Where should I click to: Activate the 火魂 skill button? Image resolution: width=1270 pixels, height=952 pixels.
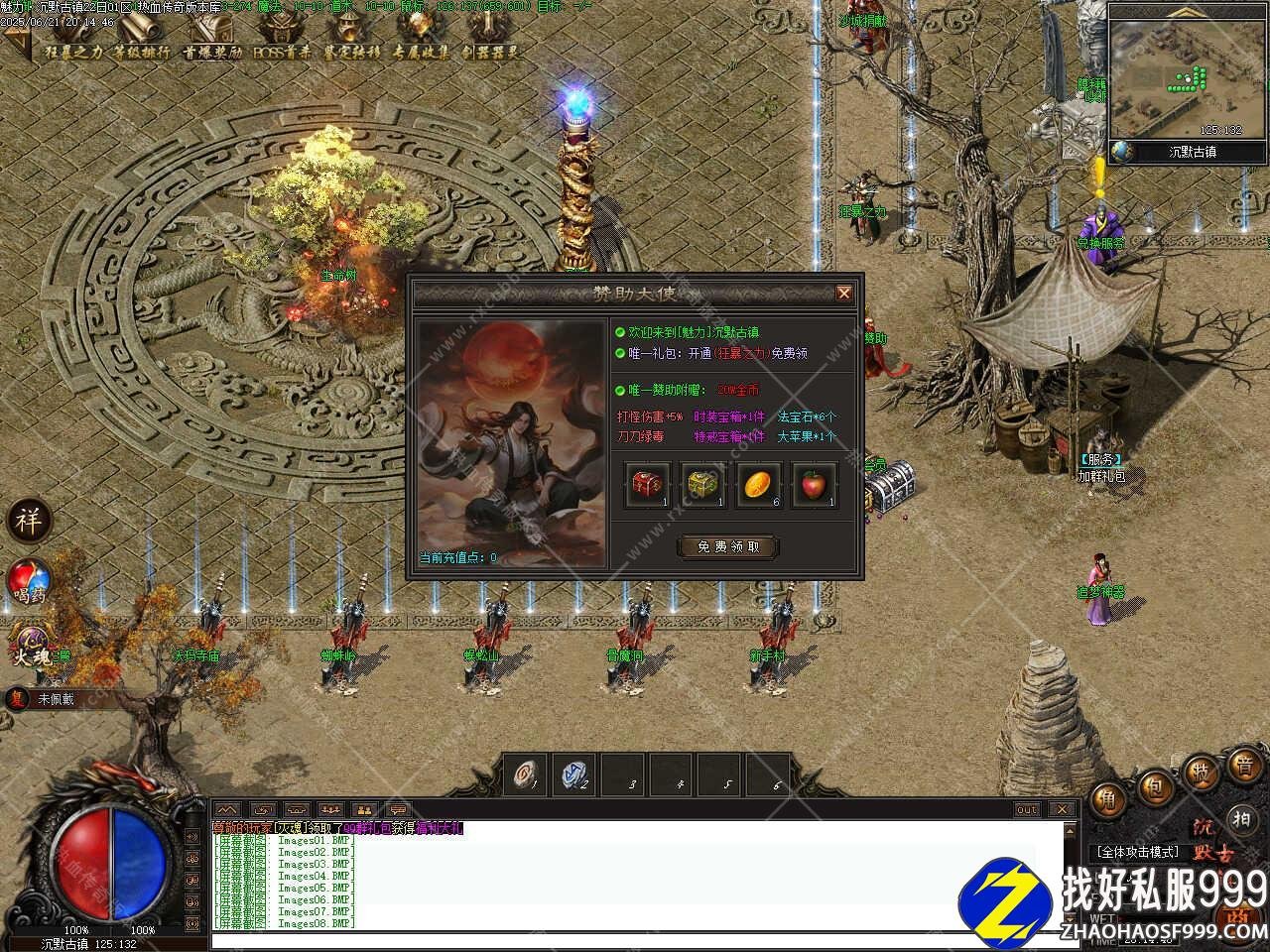pyautogui.click(x=30, y=643)
